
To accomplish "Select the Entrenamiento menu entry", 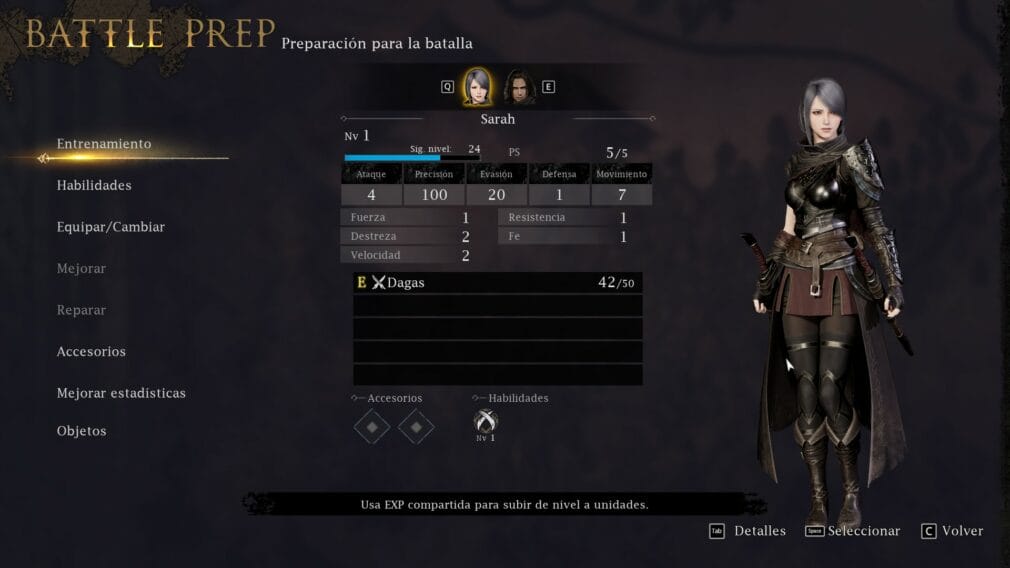I will [x=104, y=144].
